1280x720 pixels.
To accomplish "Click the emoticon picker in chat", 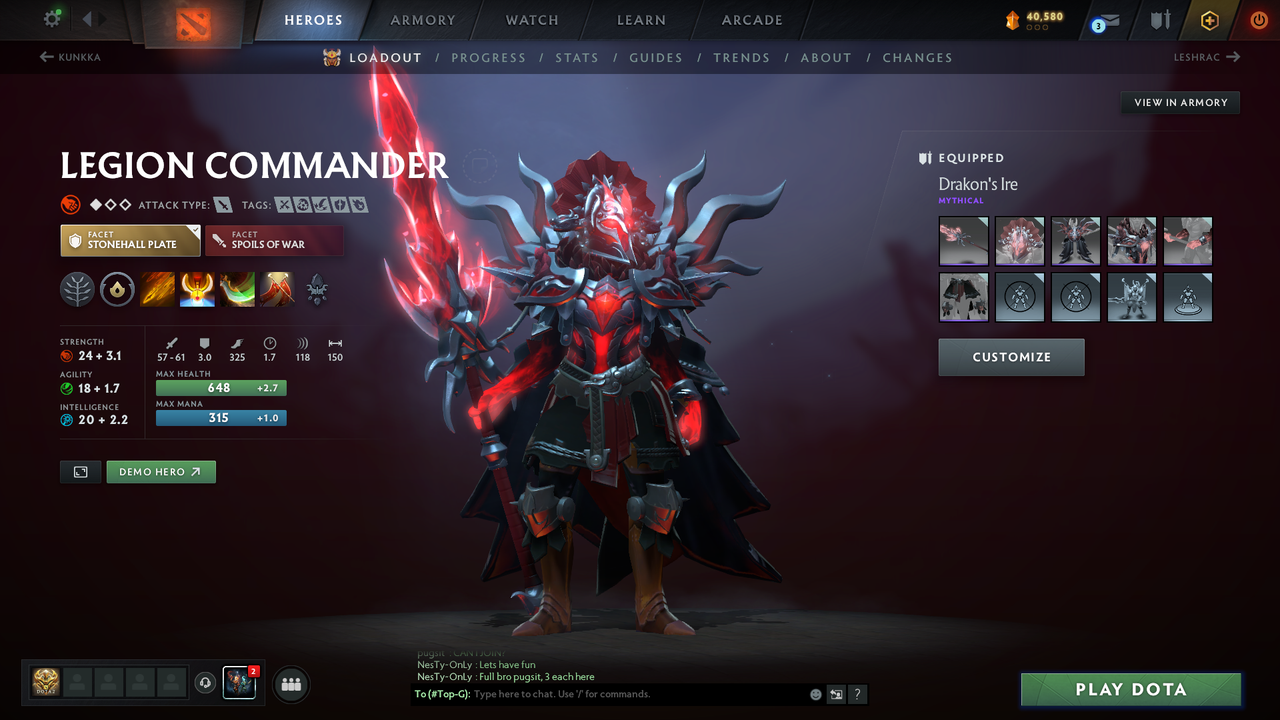I will (x=815, y=694).
